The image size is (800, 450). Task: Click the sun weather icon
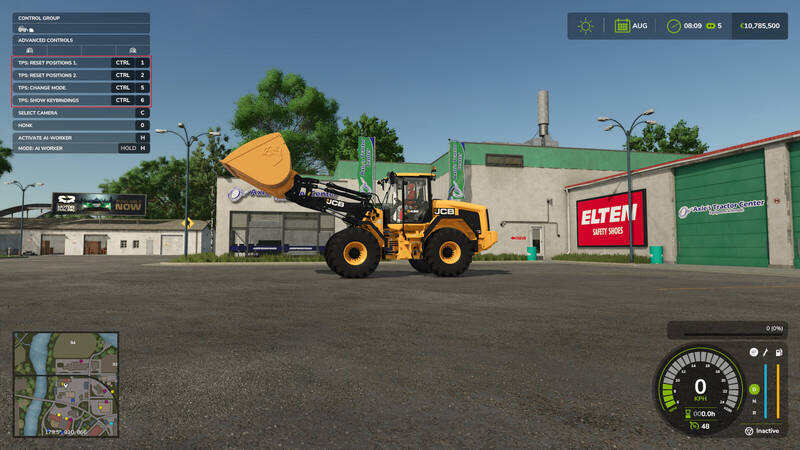click(585, 26)
